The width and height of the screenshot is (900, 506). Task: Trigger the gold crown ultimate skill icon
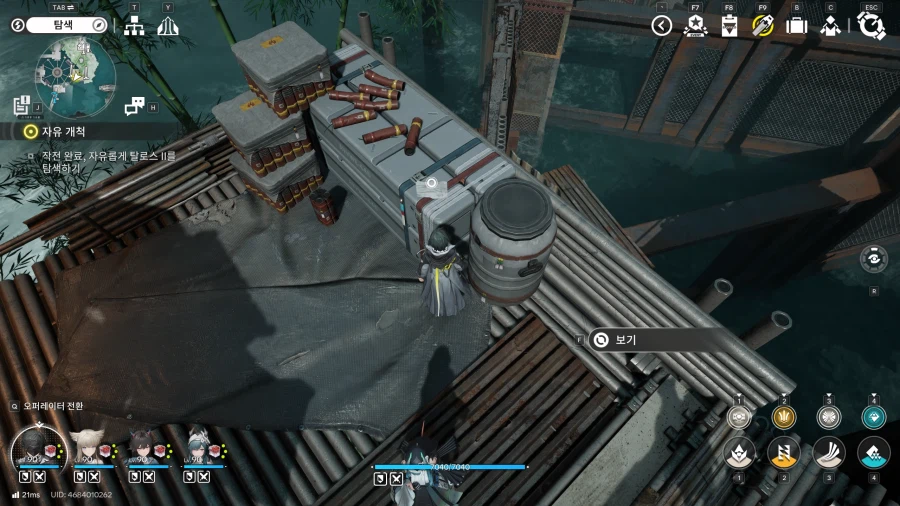click(784, 417)
